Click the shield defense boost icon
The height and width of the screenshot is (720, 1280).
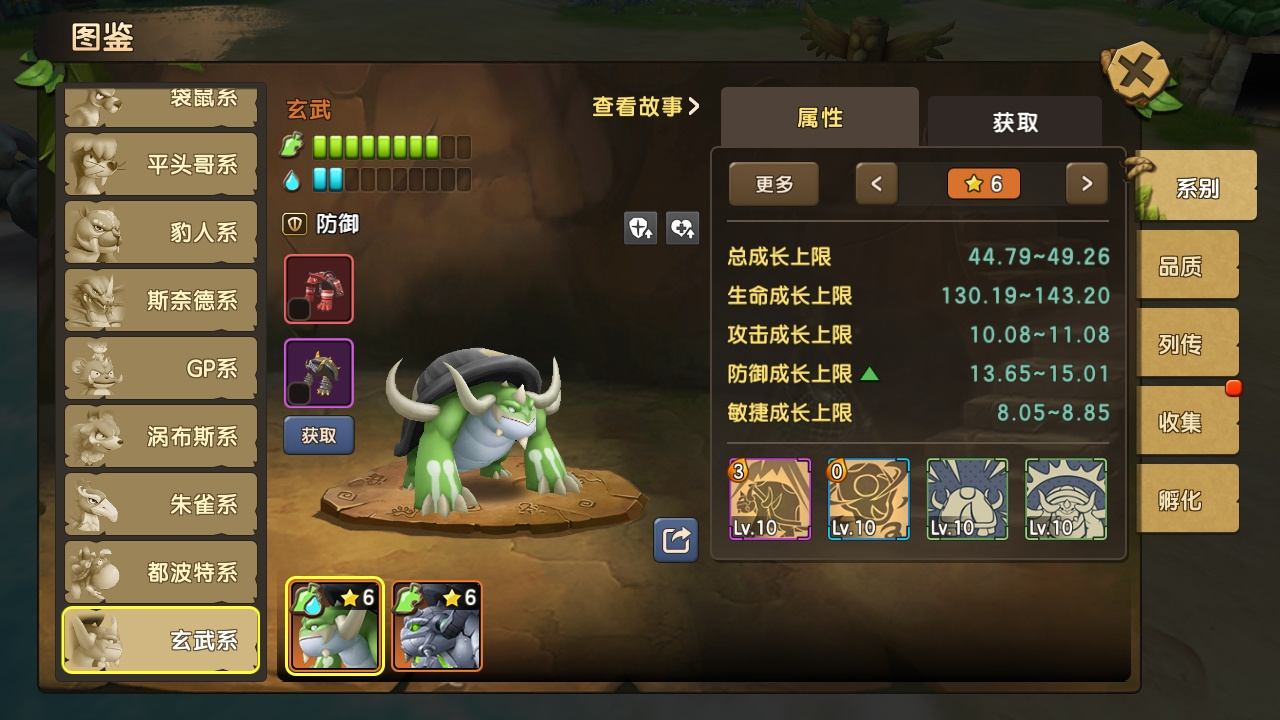click(640, 229)
